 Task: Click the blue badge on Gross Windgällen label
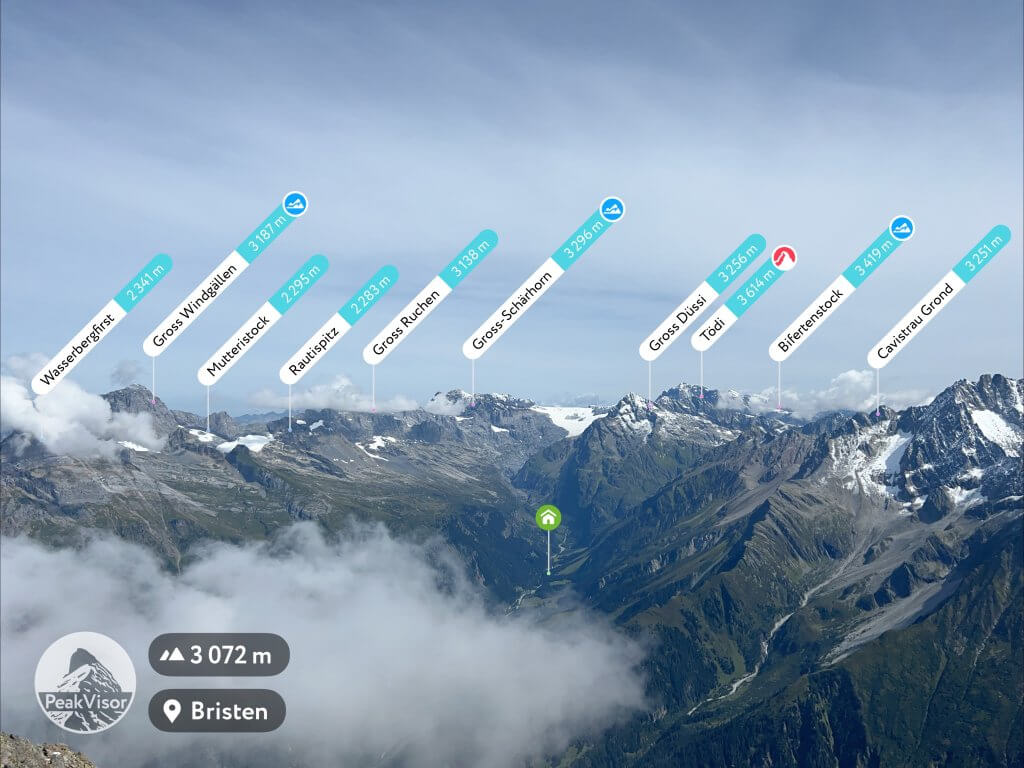295,204
